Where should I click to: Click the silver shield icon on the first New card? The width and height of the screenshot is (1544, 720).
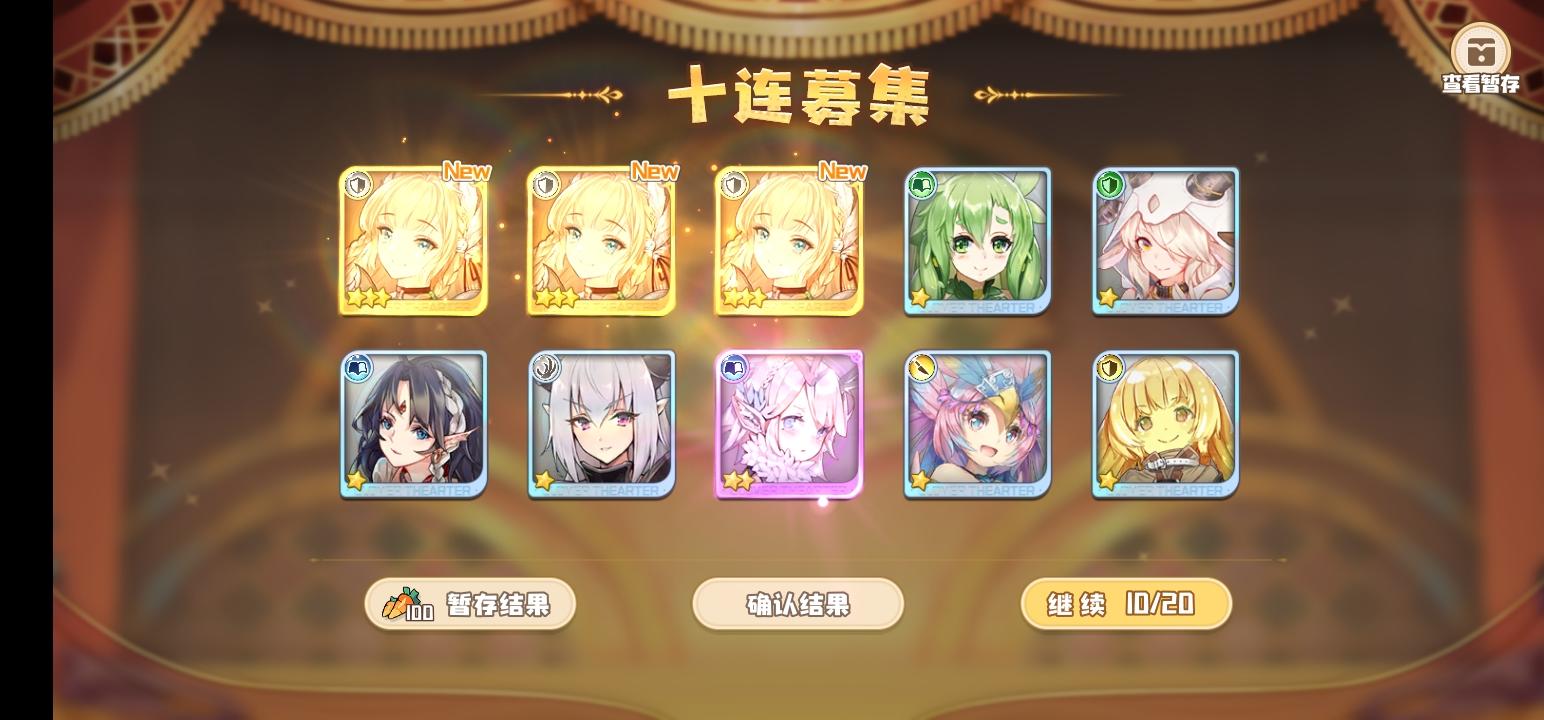coord(357,183)
